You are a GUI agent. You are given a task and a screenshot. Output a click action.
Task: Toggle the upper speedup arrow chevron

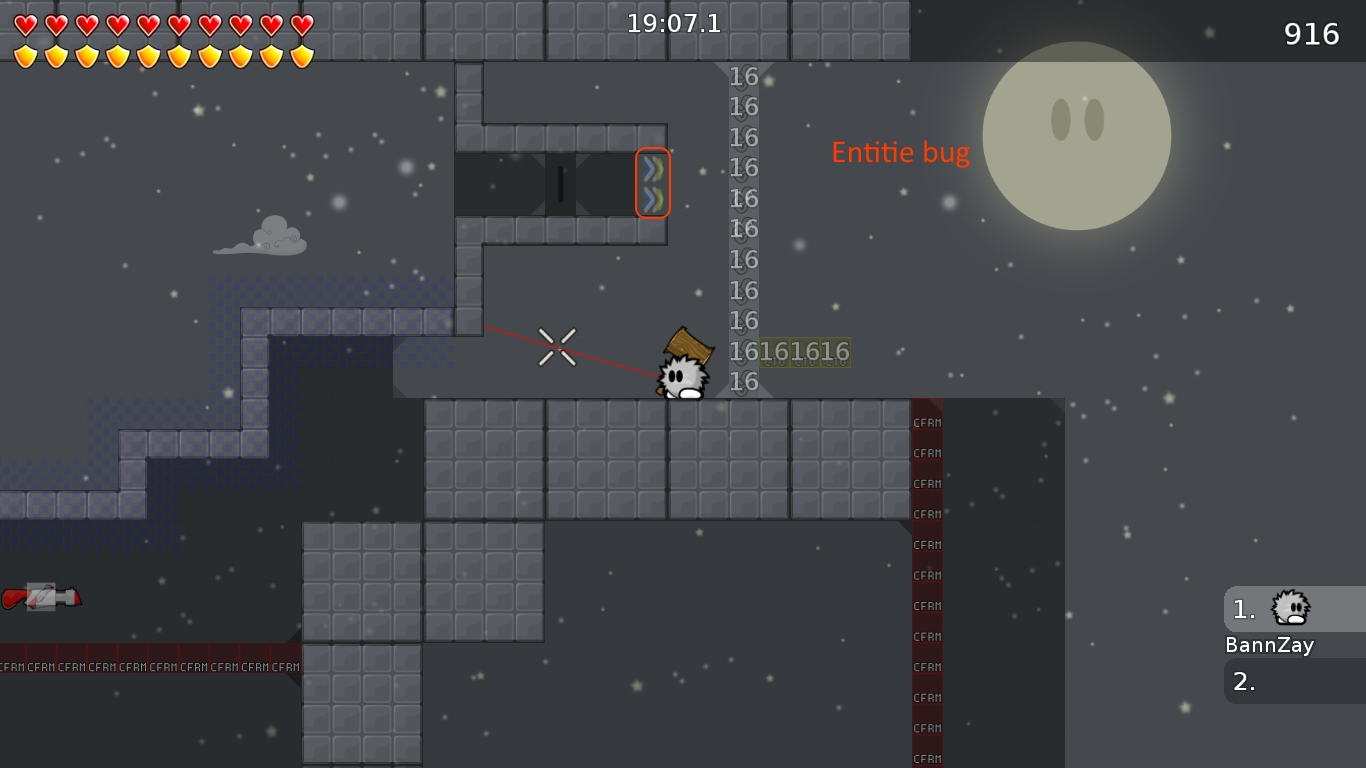652,169
